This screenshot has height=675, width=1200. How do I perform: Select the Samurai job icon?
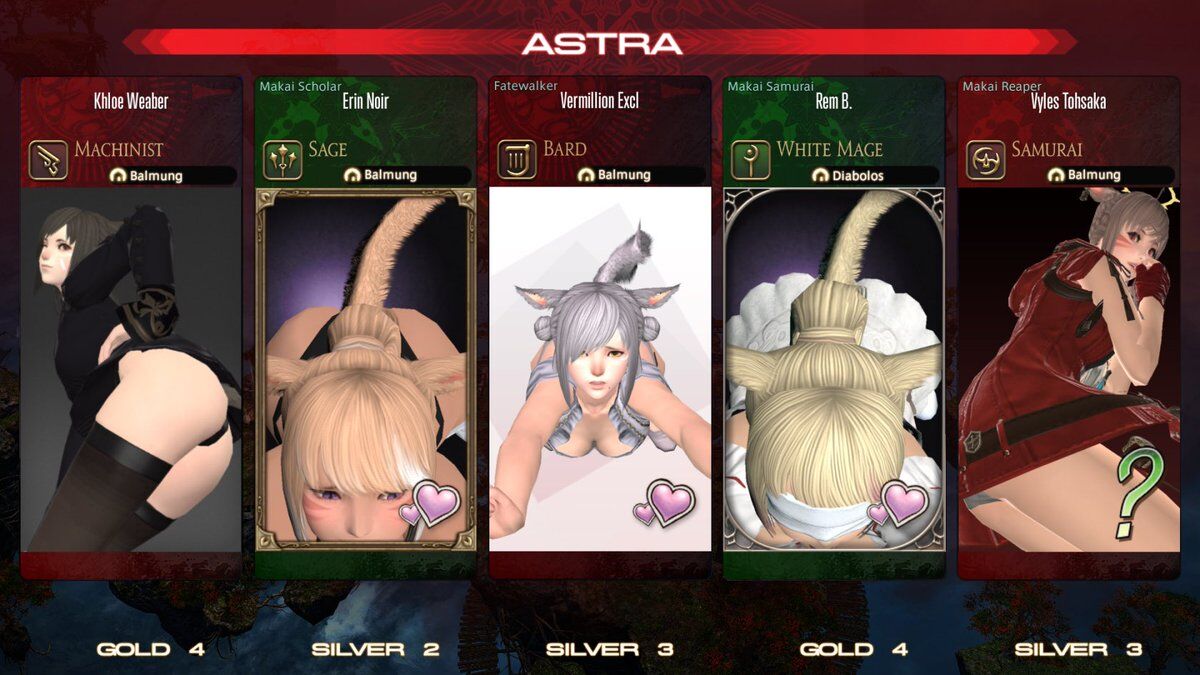point(985,159)
